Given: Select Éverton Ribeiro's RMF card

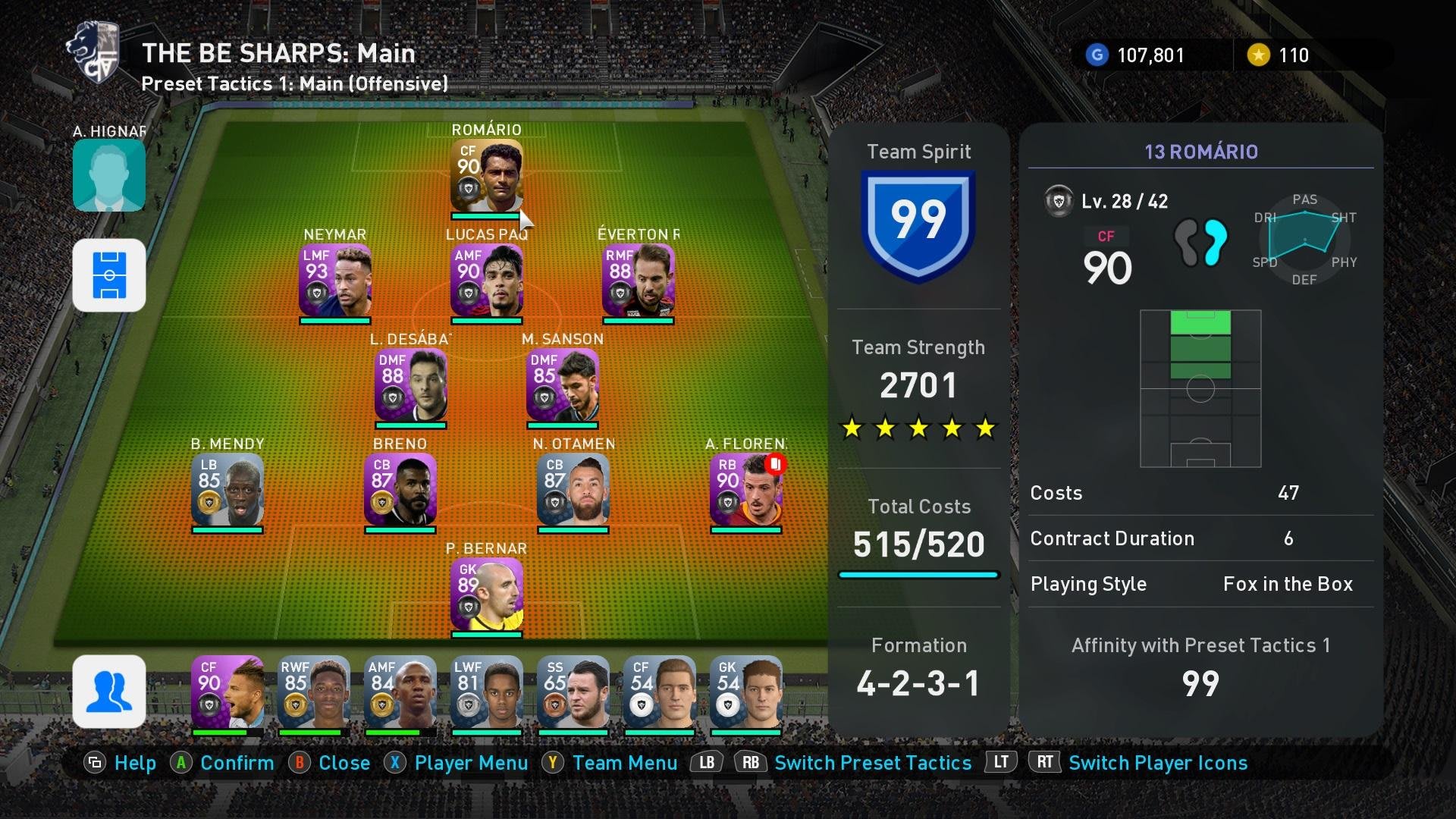Looking at the screenshot, I should point(638,280).
